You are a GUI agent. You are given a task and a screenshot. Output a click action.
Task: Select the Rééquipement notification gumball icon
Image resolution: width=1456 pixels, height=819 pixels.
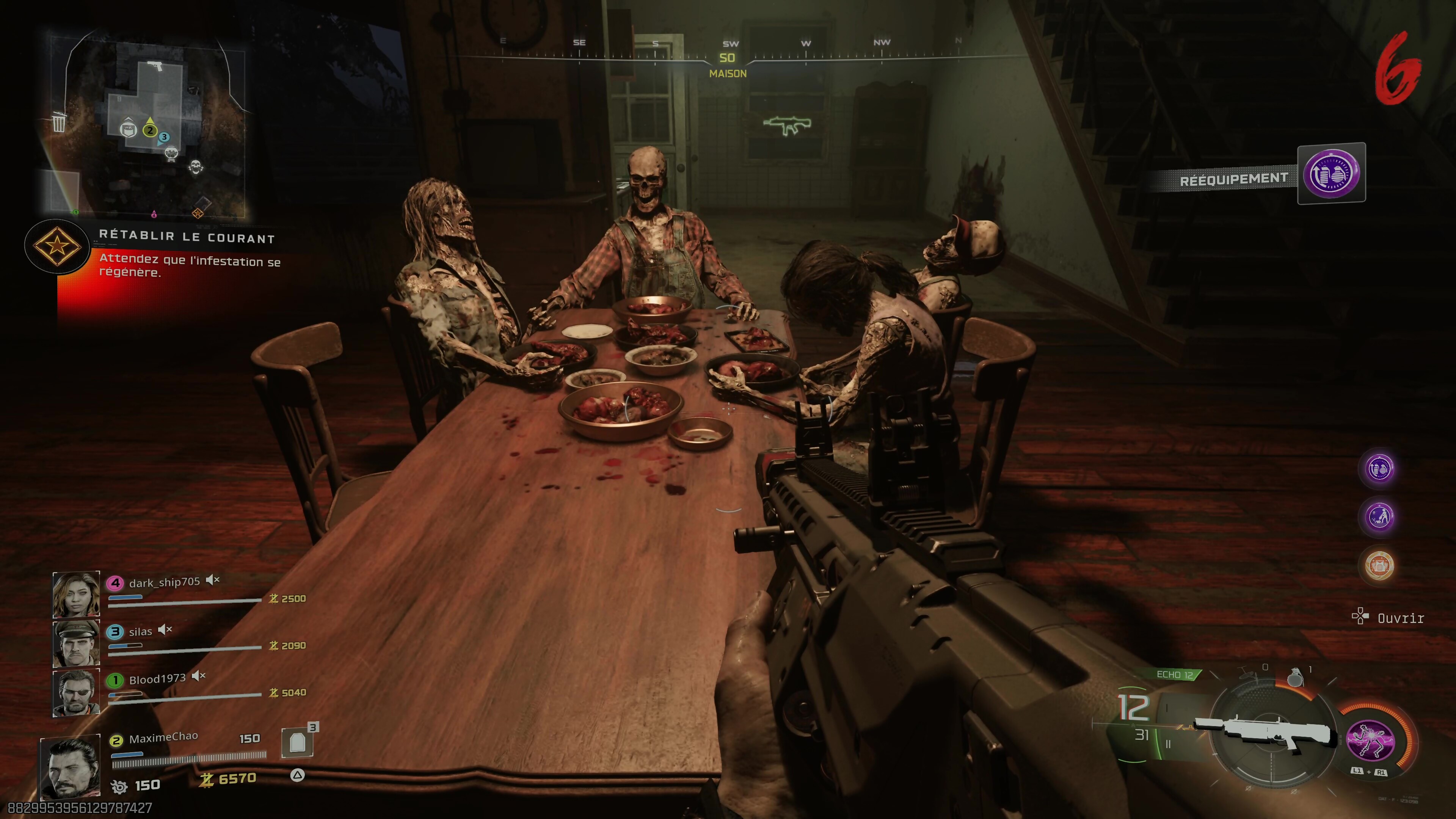coord(1331,174)
